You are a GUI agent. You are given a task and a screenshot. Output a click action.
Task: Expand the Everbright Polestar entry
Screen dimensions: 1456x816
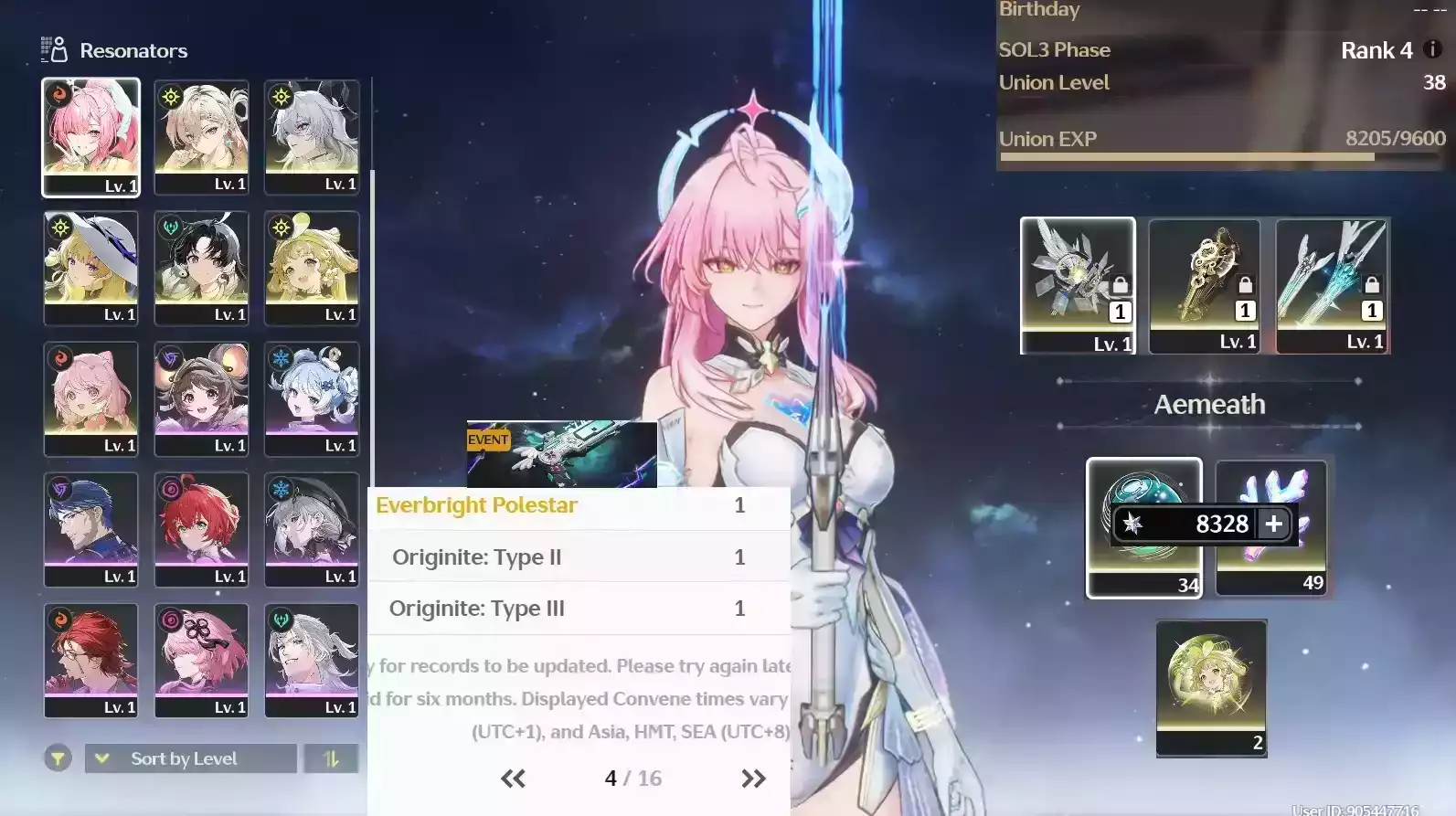576,505
